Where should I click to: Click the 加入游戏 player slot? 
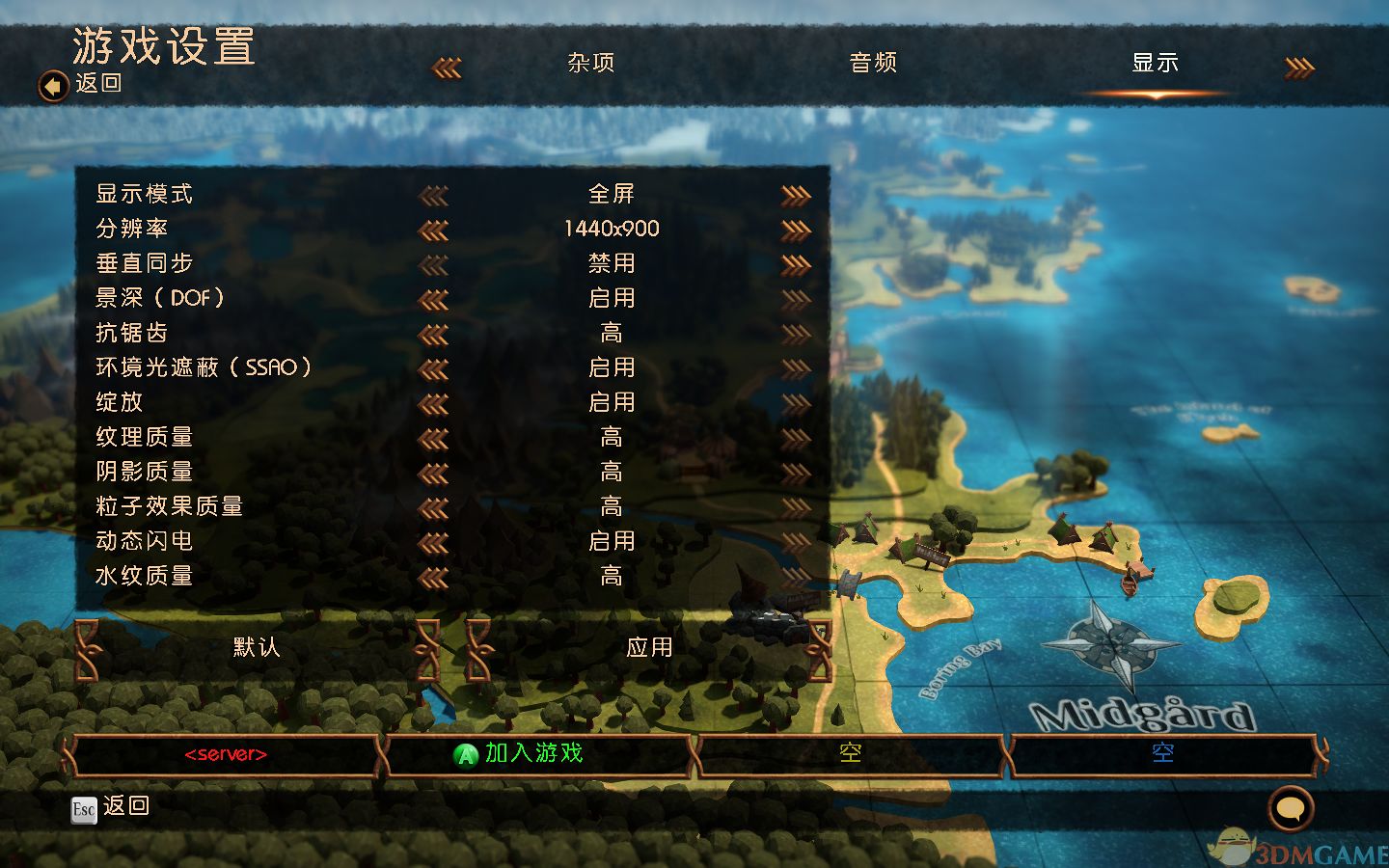pos(535,754)
